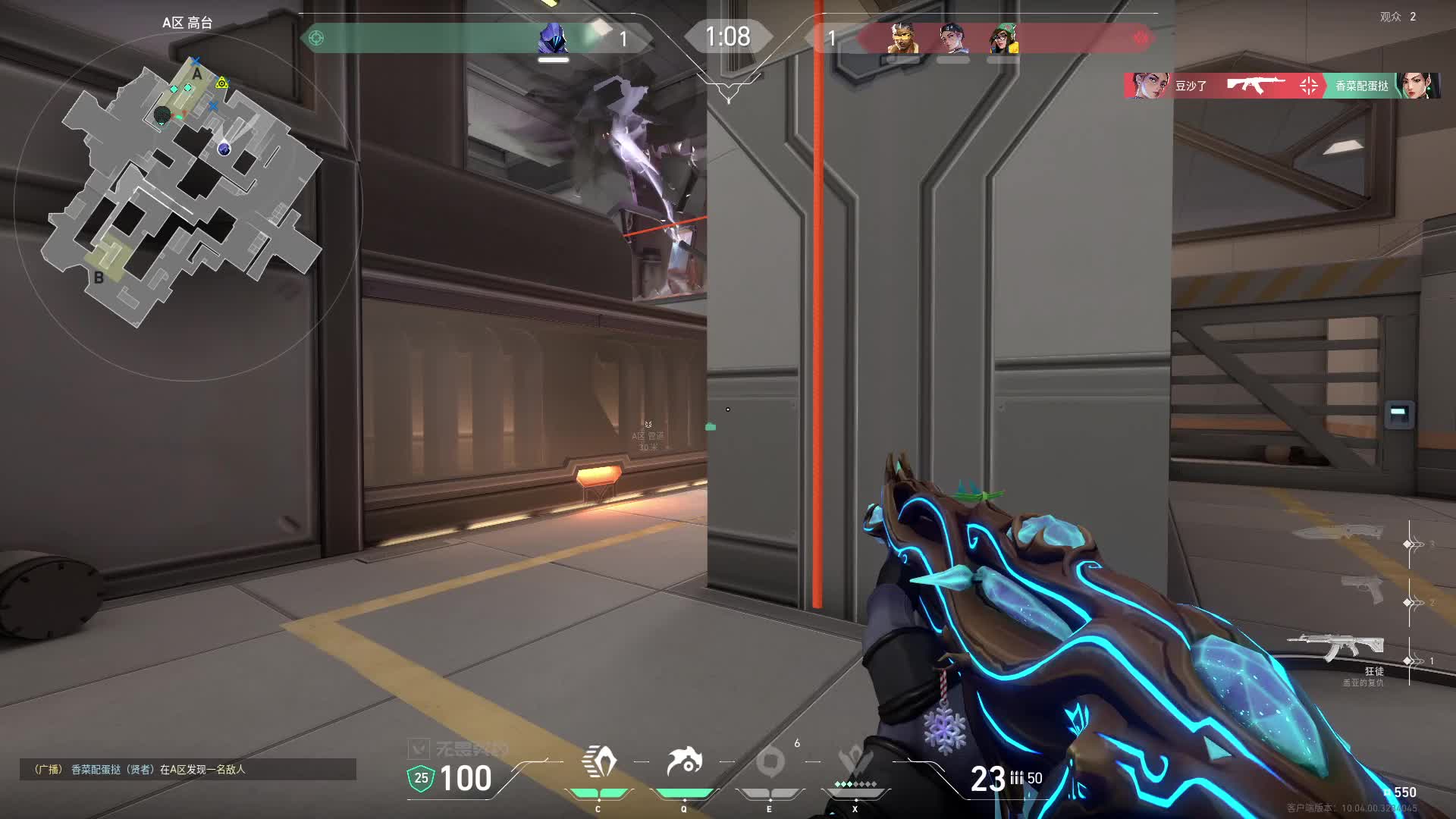This screenshot has width=1456, height=819.
Task: Open the broadcast chat message box
Action: (187, 769)
